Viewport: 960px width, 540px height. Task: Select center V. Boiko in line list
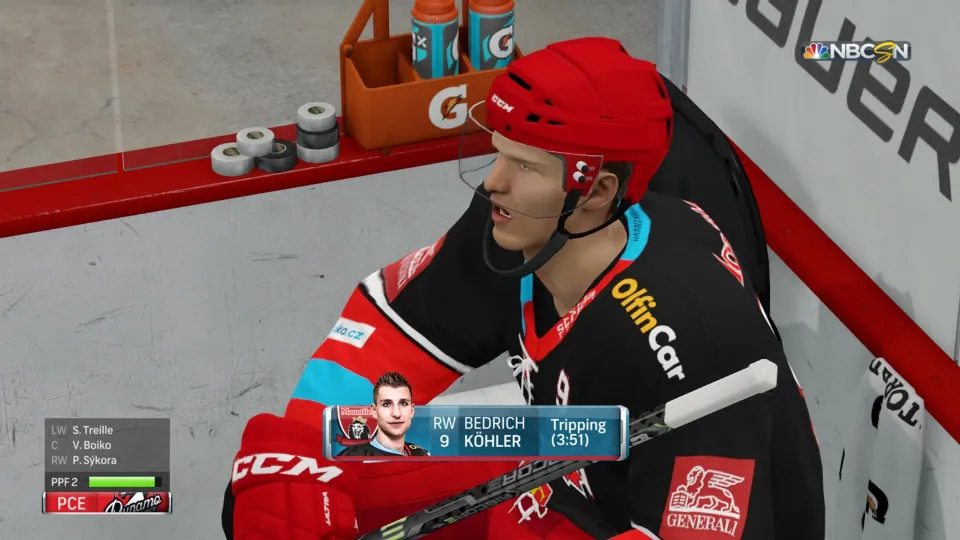(x=91, y=445)
